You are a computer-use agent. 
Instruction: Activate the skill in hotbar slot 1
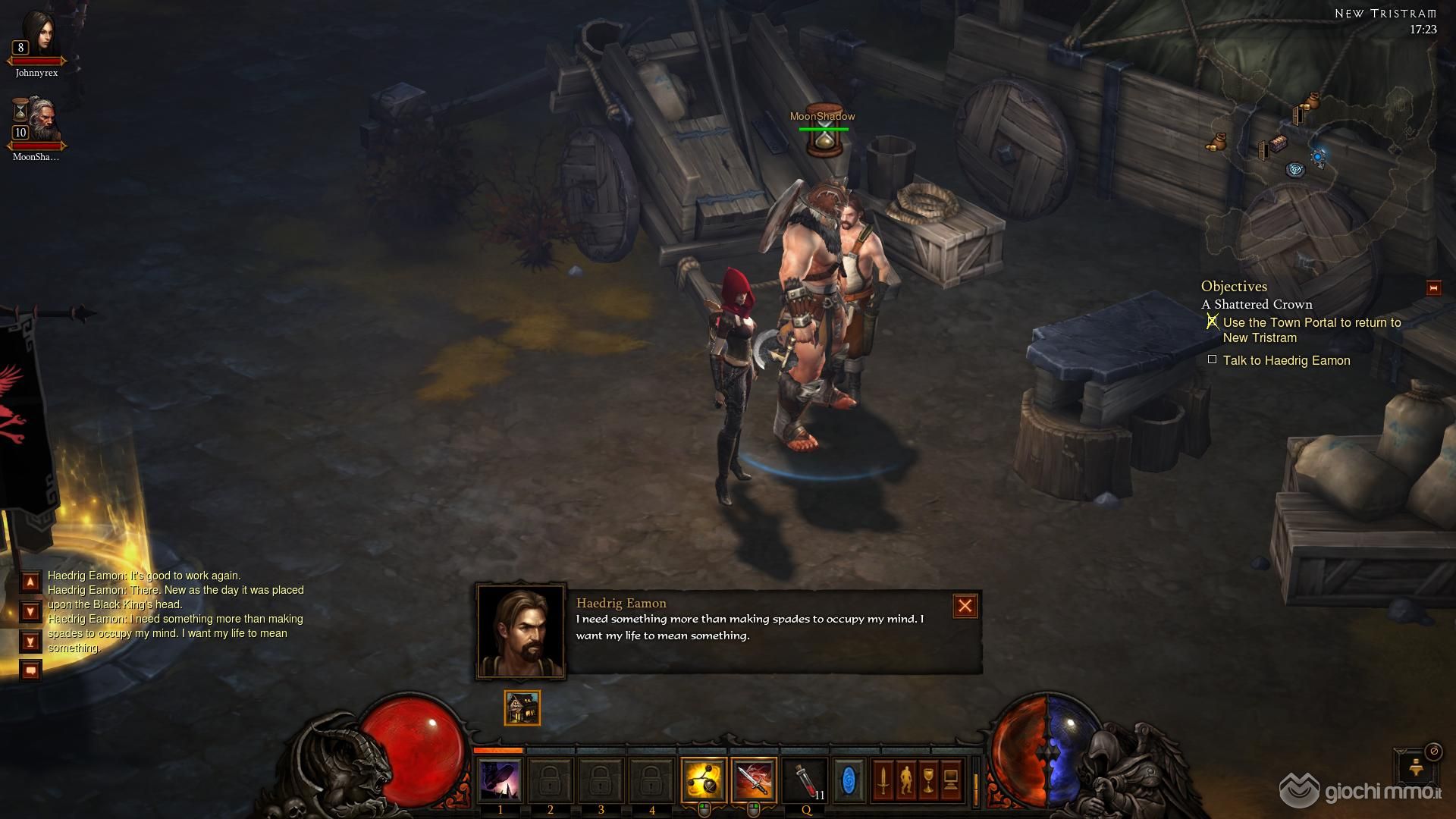[x=500, y=780]
